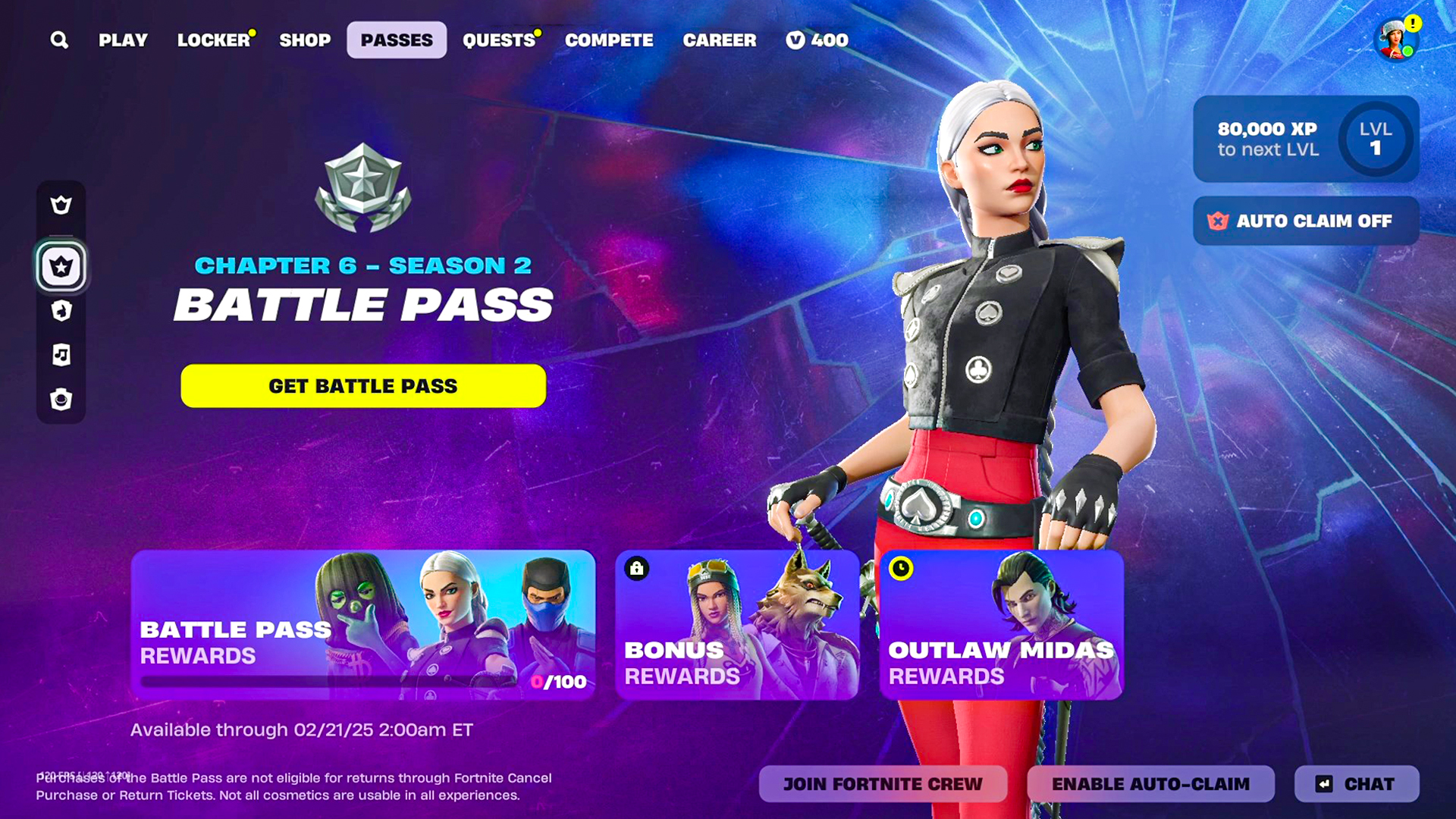Select the Battle Pass star icon in sidebar

(x=61, y=266)
